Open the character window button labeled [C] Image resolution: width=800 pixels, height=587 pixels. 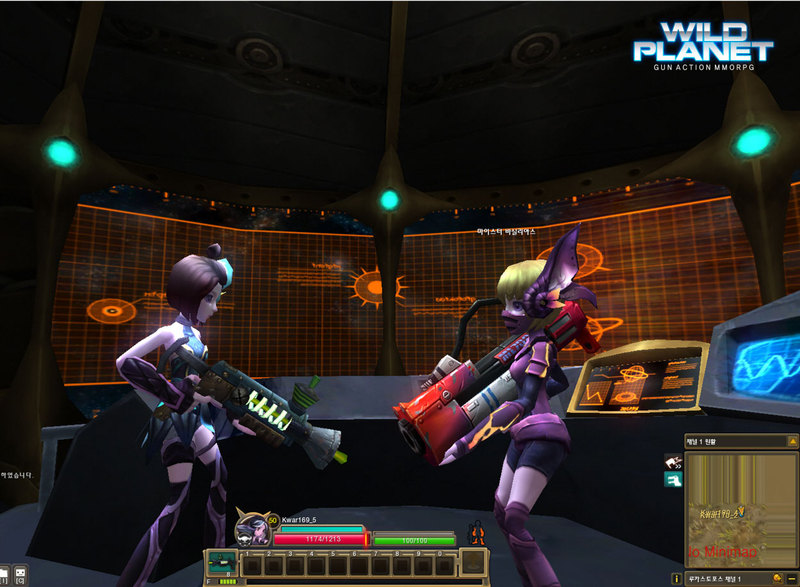point(19,577)
